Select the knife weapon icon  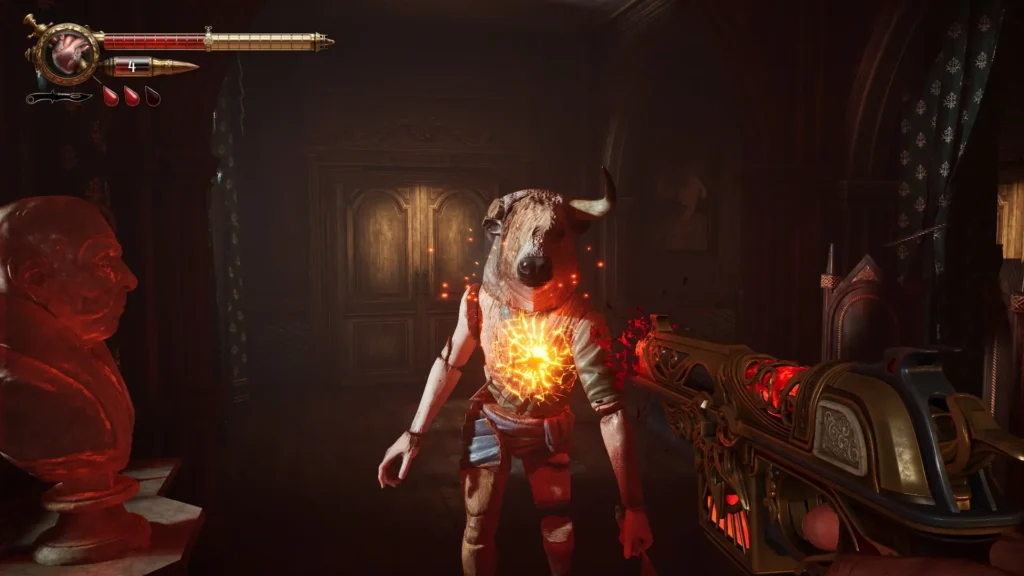pyautogui.click(x=58, y=97)
